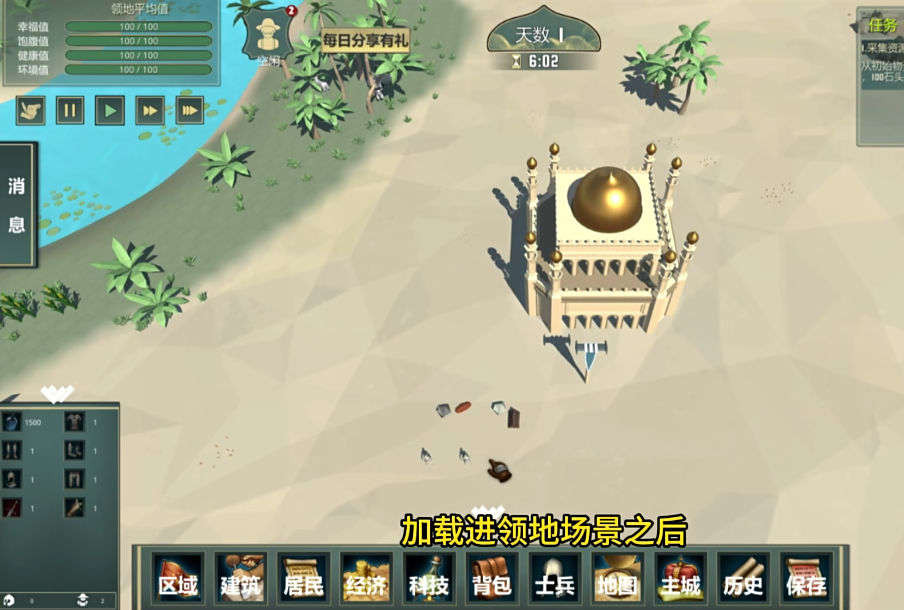Switch to double fast-forward speed

click(150, 109)
